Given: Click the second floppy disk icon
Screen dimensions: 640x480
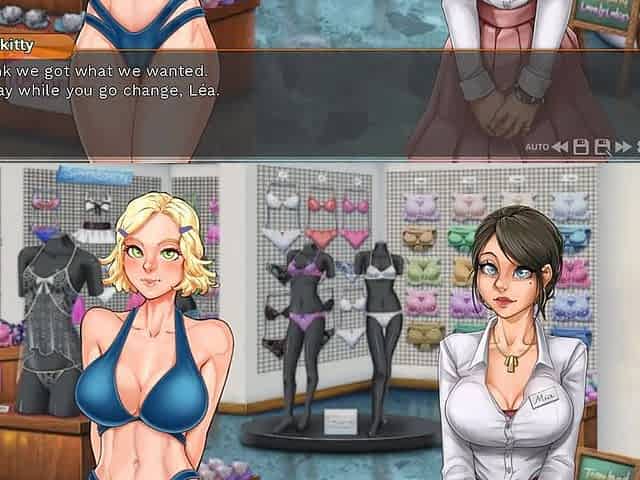Looking at the screenshot, I should pos(602,147).
